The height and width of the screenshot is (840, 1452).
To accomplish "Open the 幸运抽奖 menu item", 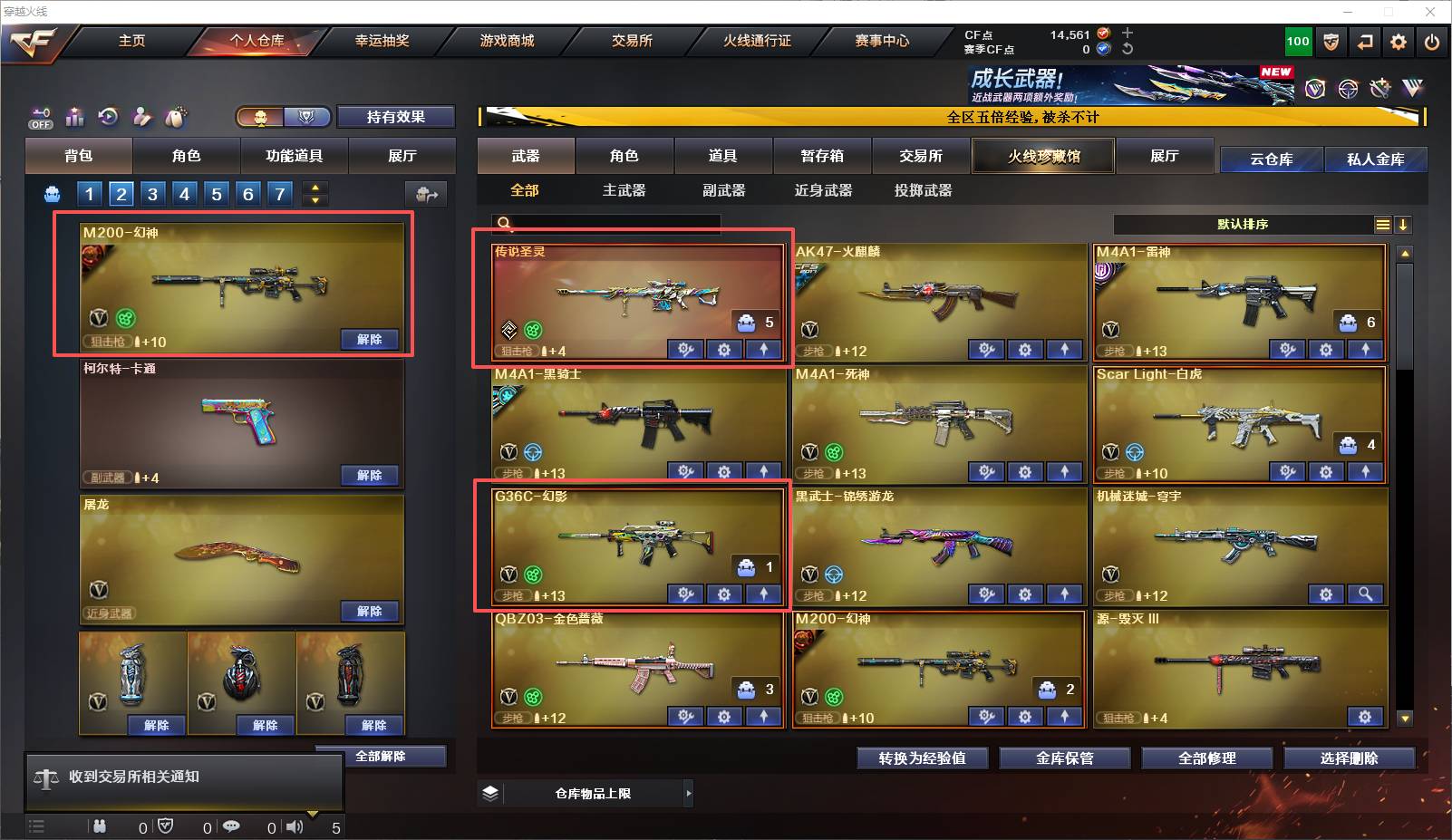I will pos(382,41).
